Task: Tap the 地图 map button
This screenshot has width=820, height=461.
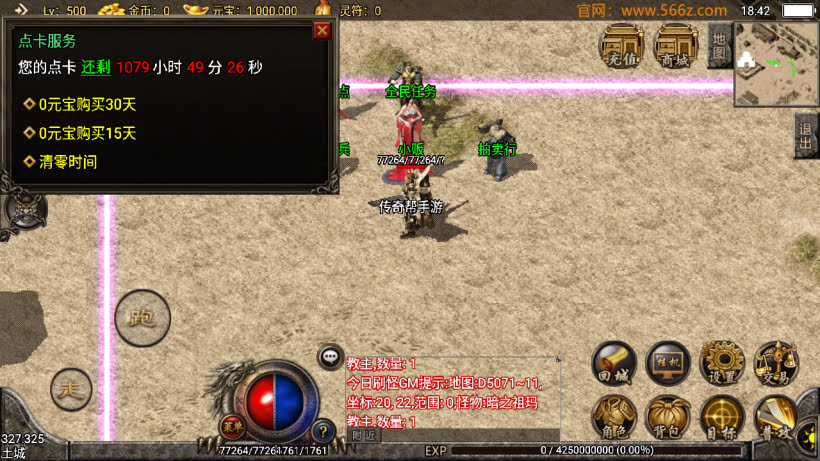Action: click(x=718, y=46)
